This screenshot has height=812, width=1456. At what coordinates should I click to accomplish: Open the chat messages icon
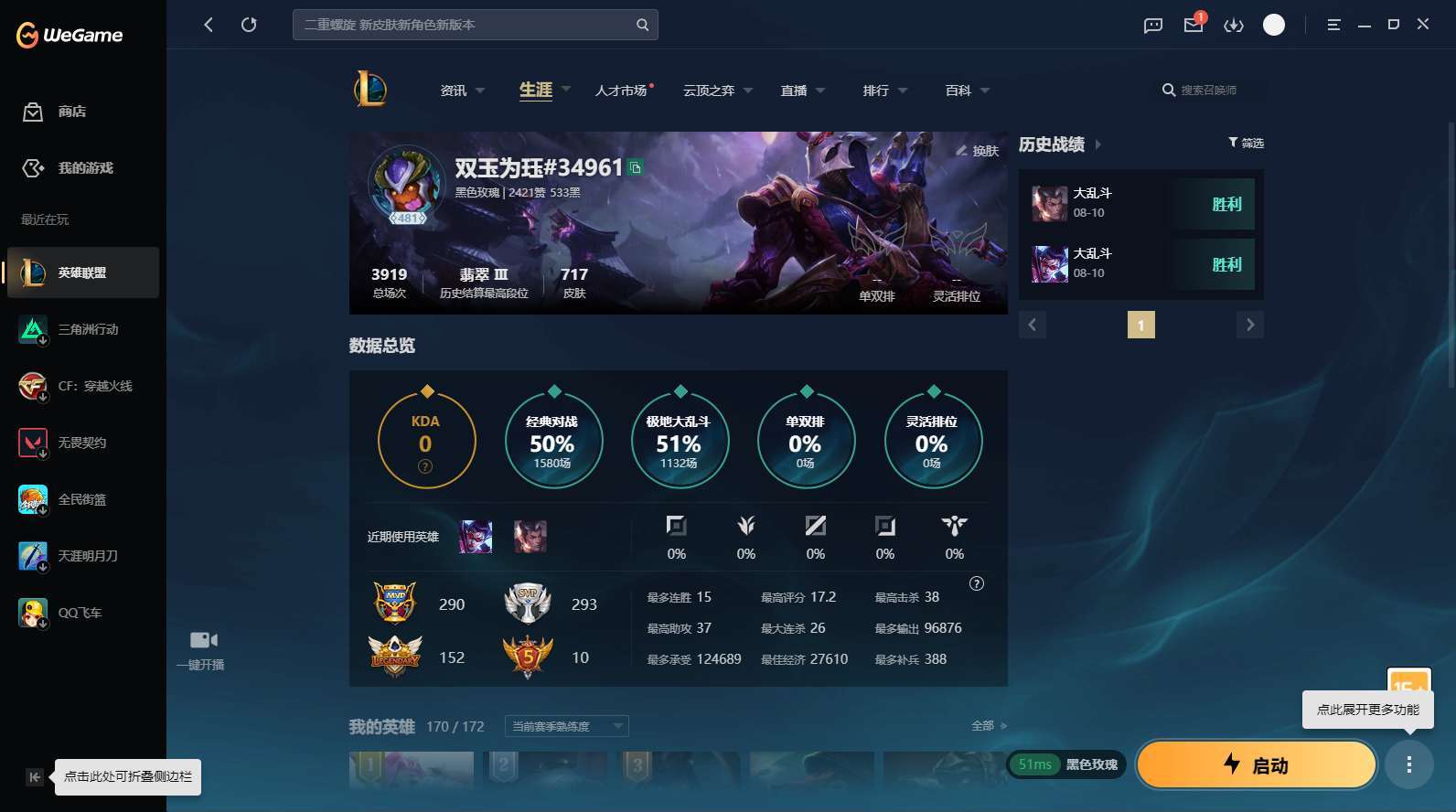click(1151, 25)
